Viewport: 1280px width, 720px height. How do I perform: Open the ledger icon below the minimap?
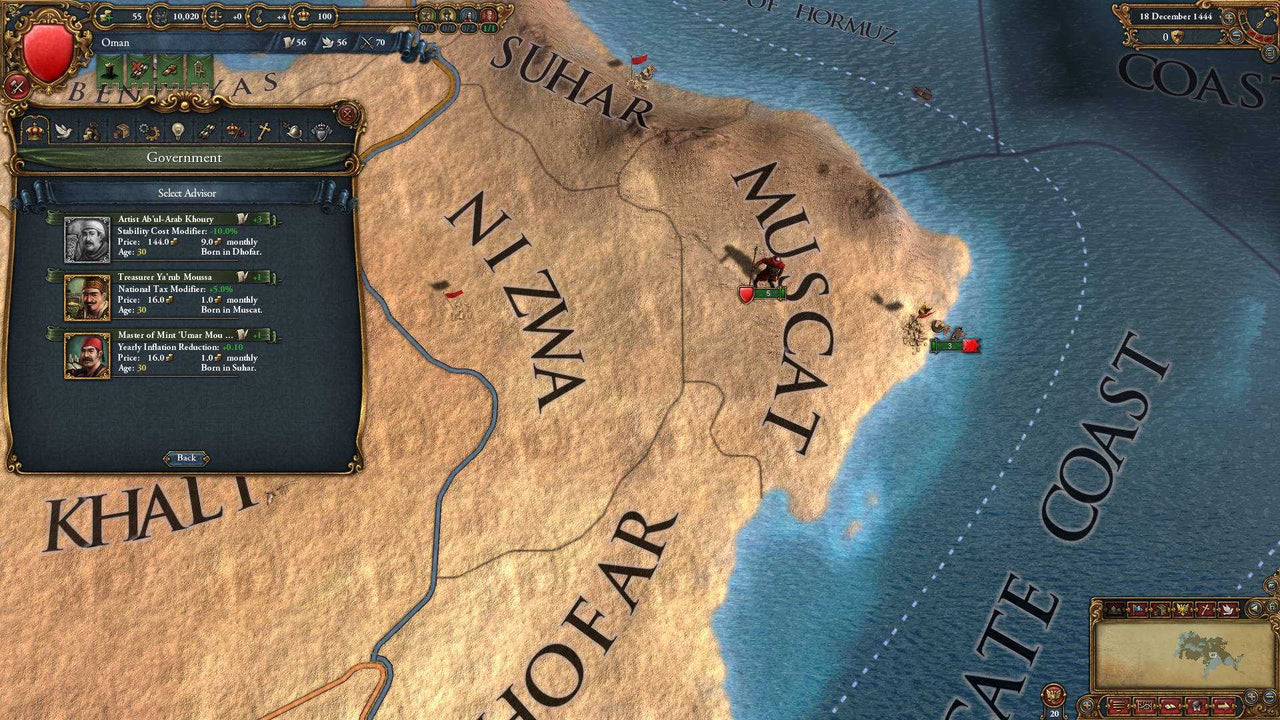(x=1117, y=704)
